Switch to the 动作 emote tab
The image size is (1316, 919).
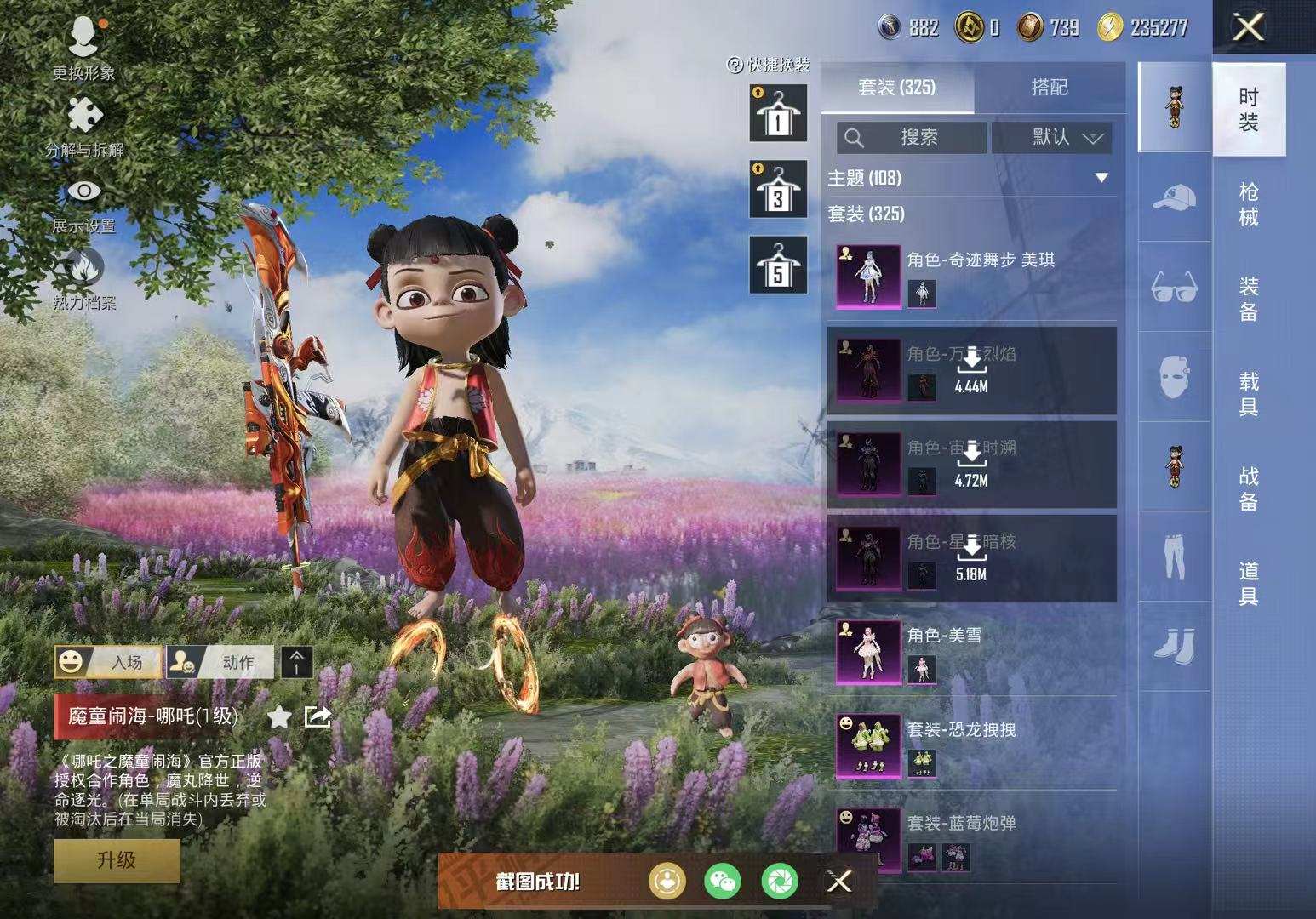(x=220, y=662)
